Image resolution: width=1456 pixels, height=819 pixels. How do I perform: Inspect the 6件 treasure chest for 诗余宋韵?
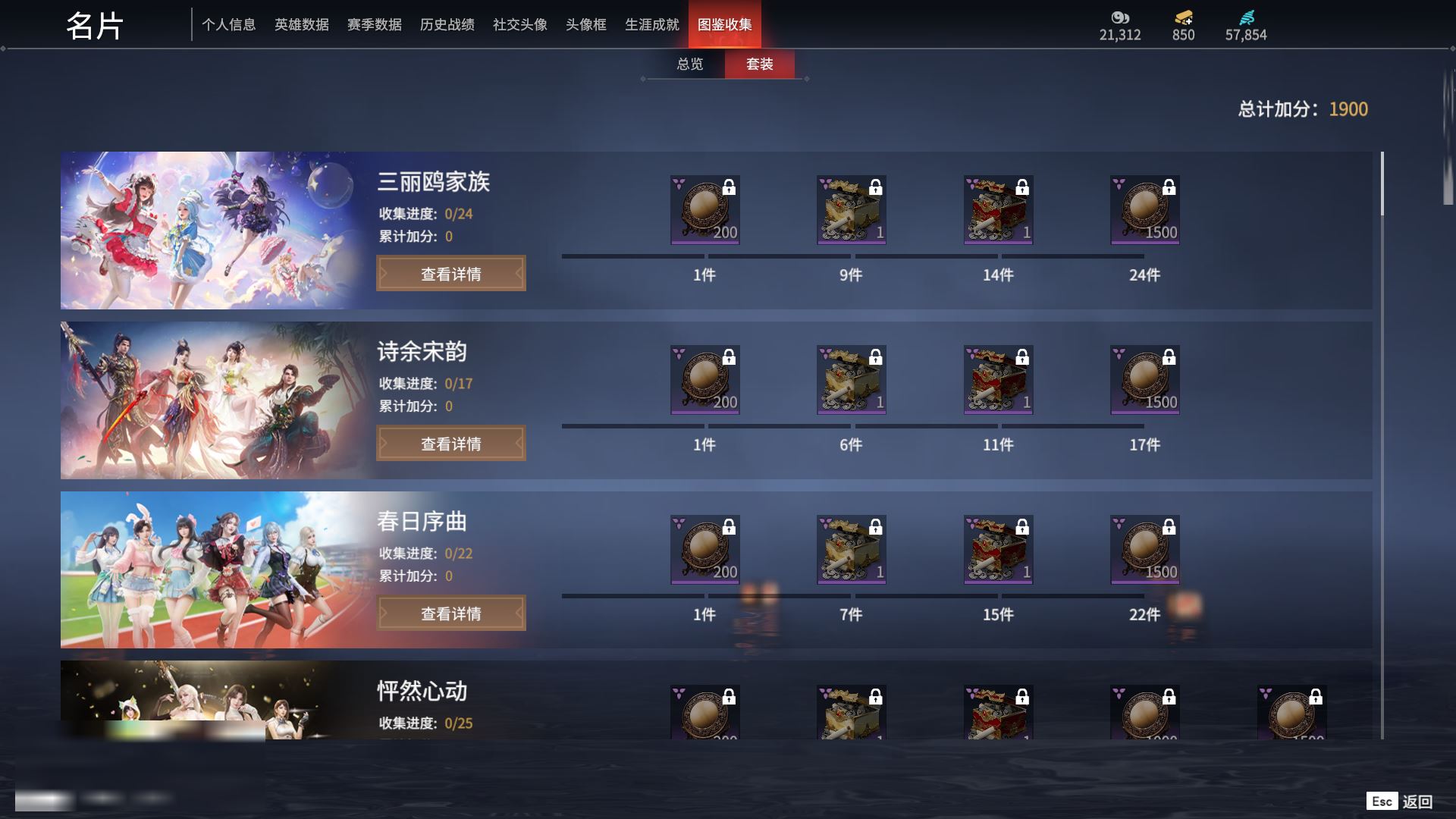coord(851,380)
